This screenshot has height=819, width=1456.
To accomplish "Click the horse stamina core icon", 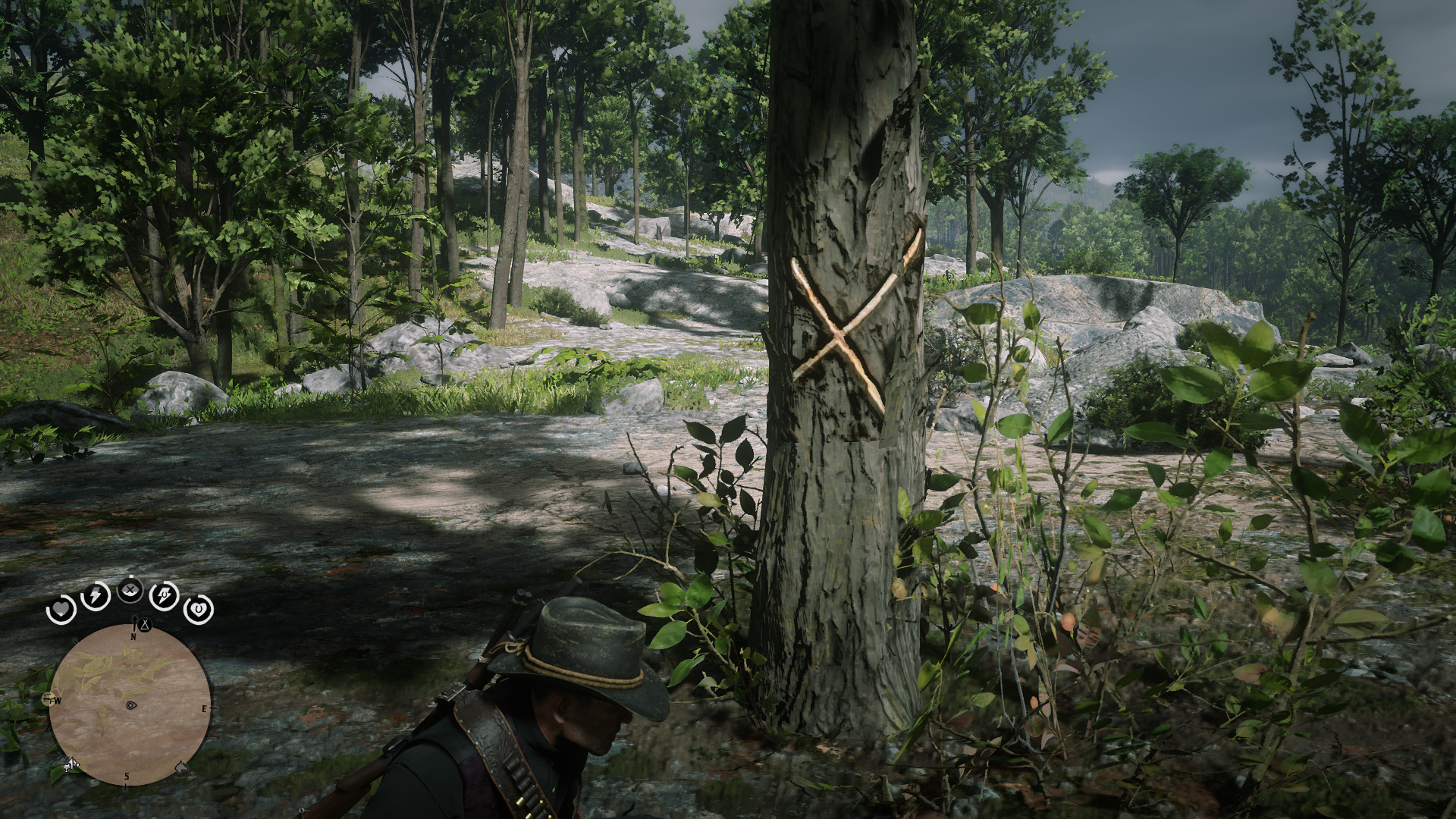I will pos(164,596).
